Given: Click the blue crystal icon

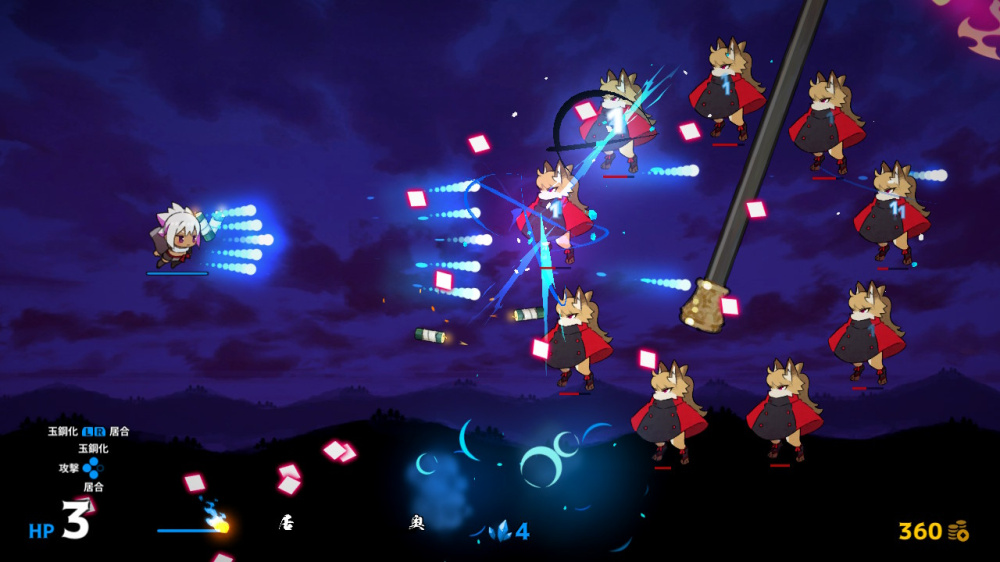Looking at the screenshot, I should point(500,532).
